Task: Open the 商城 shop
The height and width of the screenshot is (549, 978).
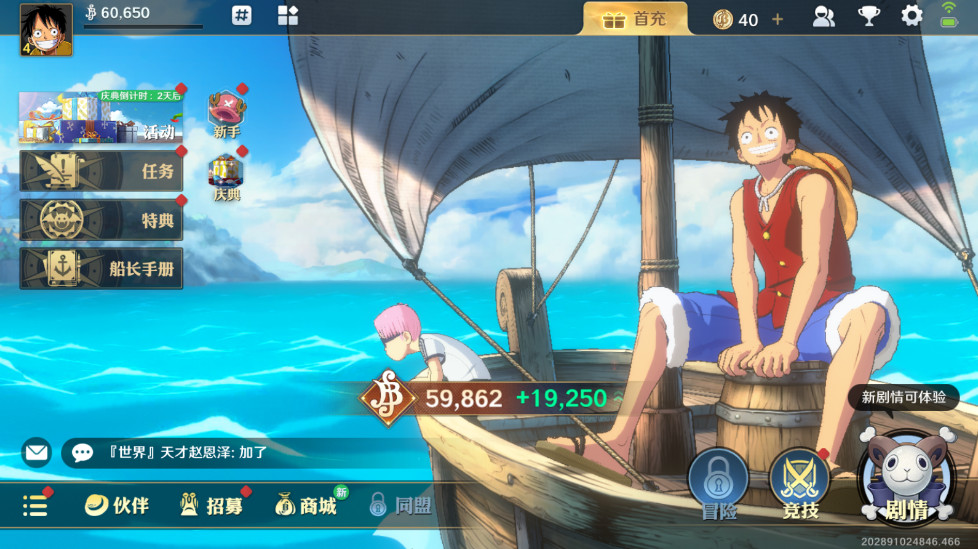Action: (306, 506)
